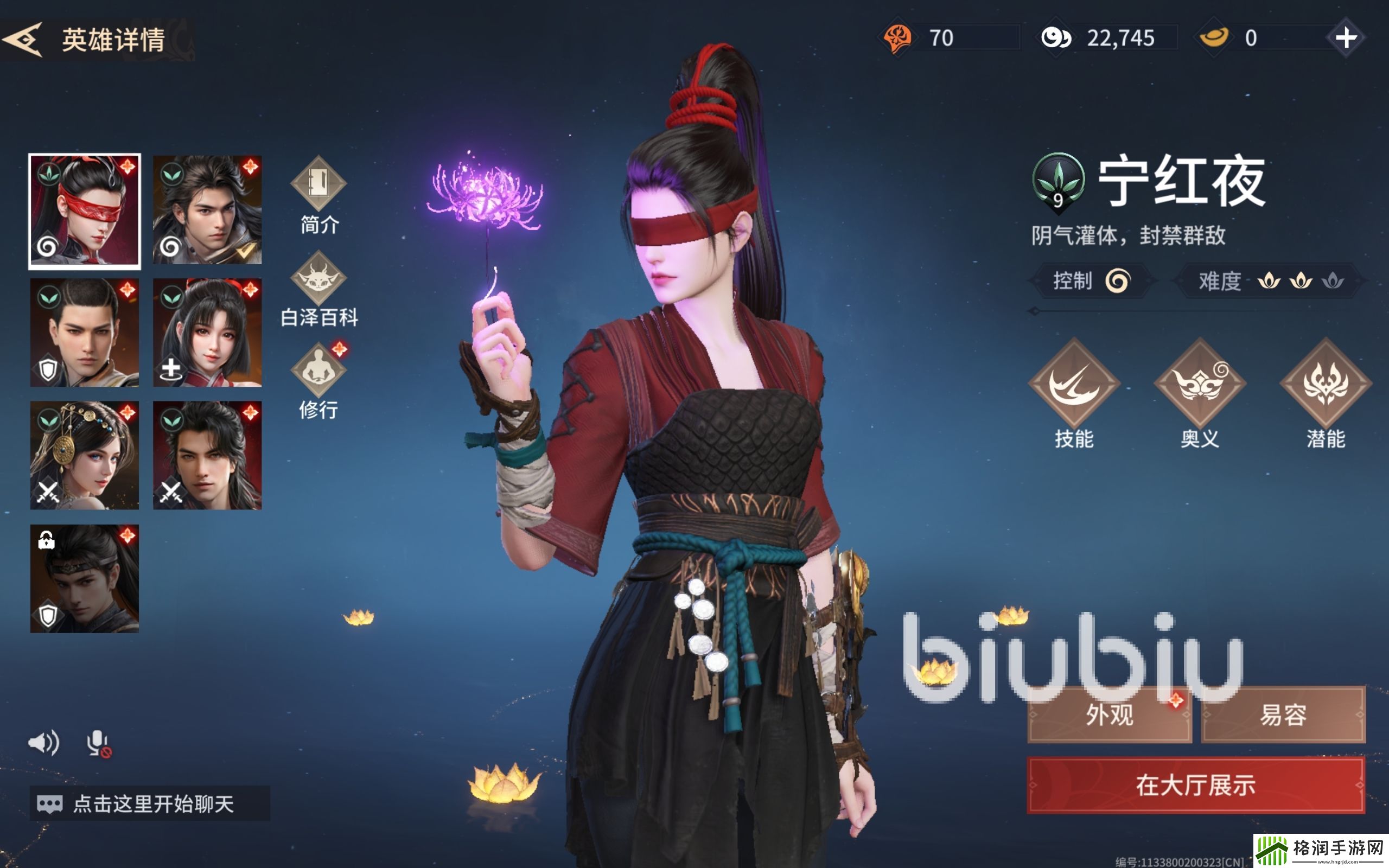
Task: Select the girl hero with red hair ribbon
Action: (x=207, y=333)
